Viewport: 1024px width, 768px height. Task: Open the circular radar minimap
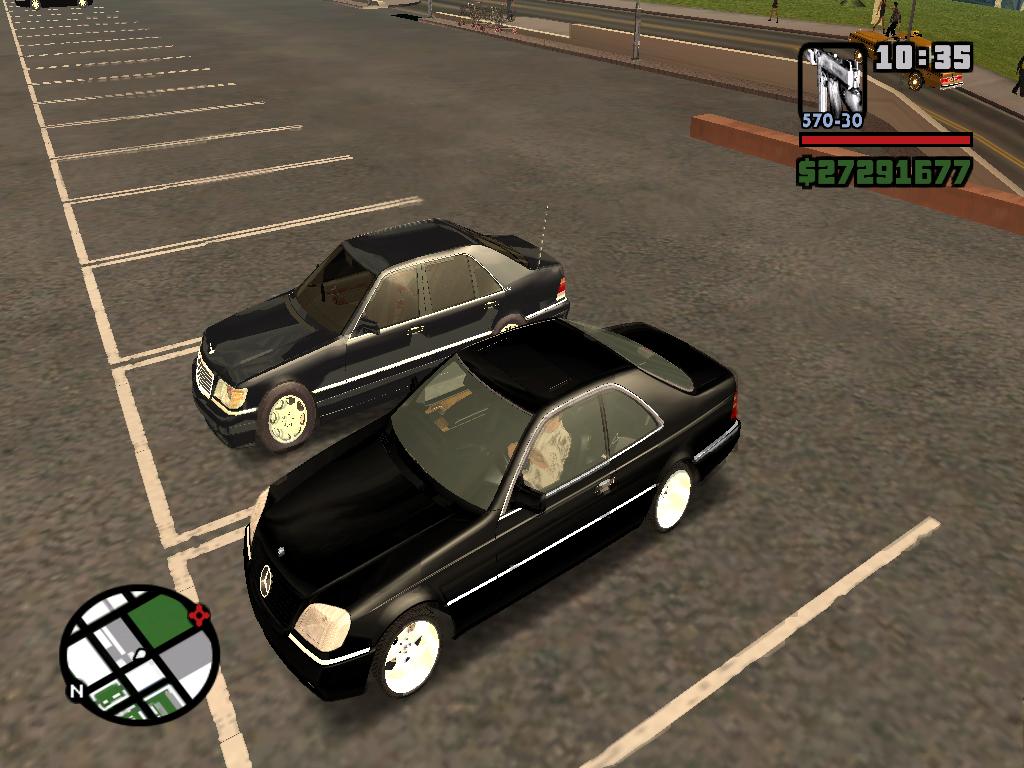click(x=138, y=655)
